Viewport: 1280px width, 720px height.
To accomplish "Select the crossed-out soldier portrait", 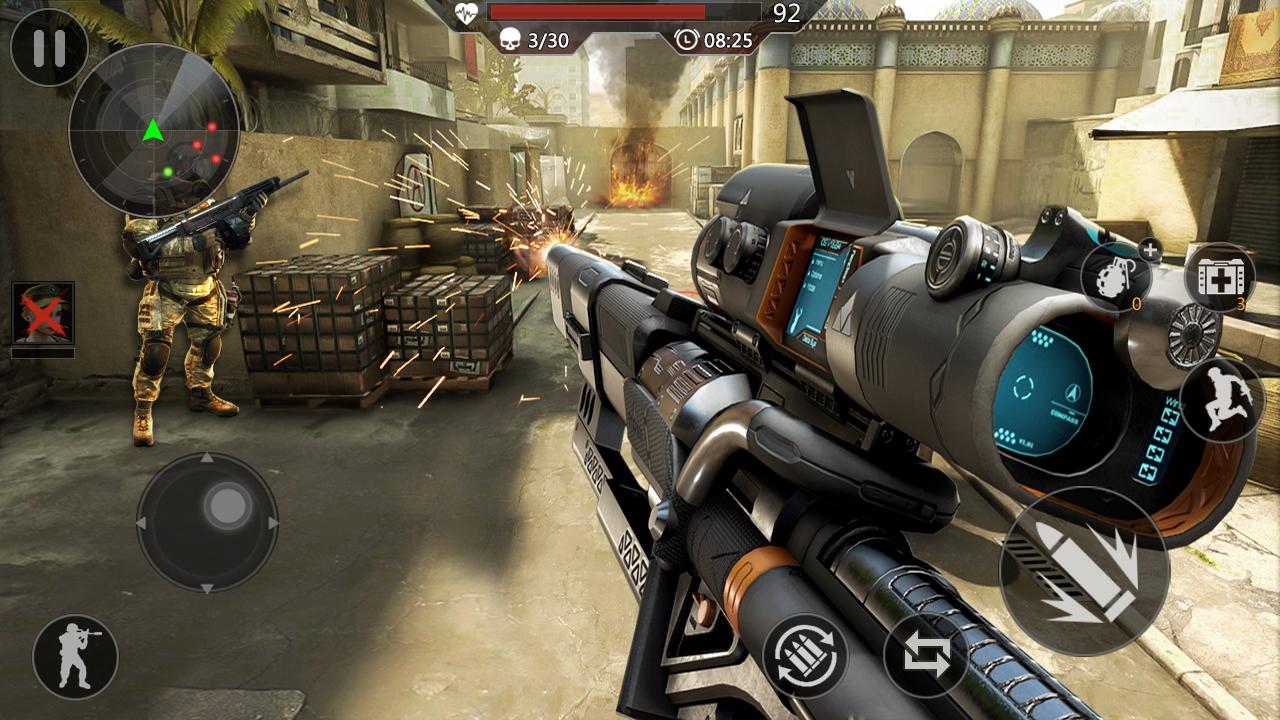I will (x=43, y=313).
